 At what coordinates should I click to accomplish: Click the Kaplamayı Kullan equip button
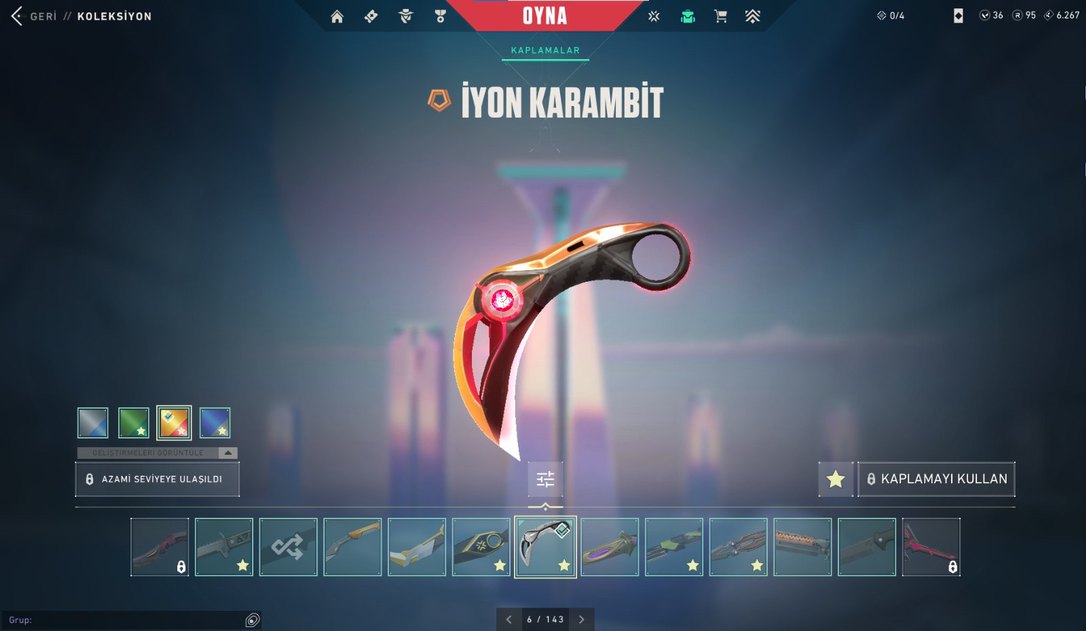click(936, 479)
